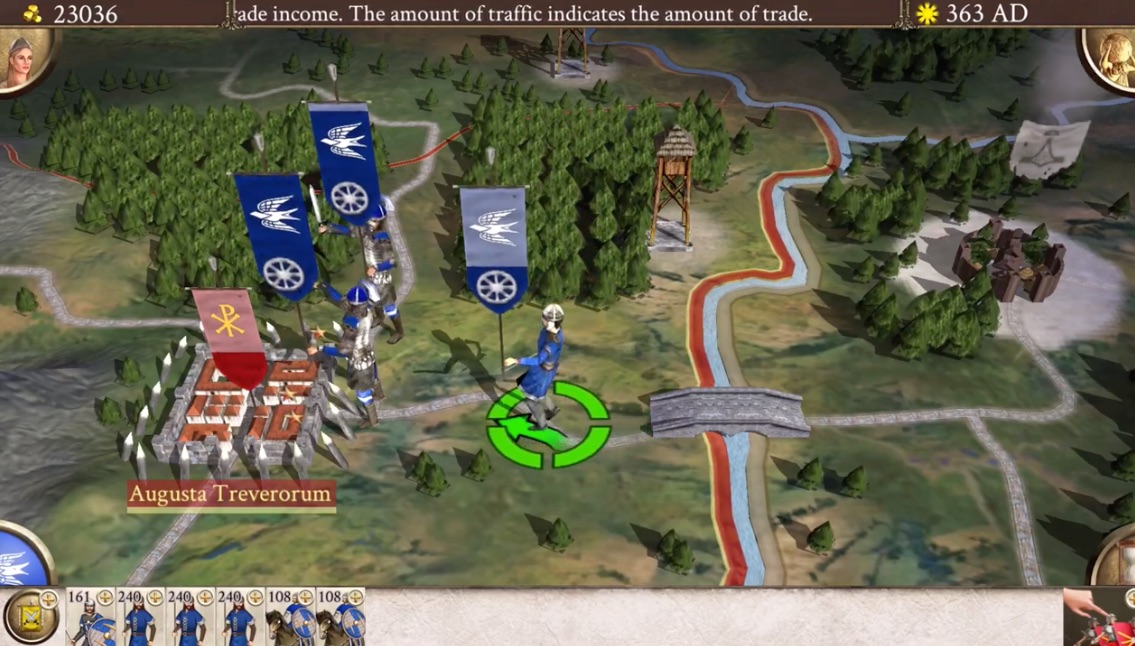Open the female advisor portrait
This screenshot has height=646, width=1135.
22,58
